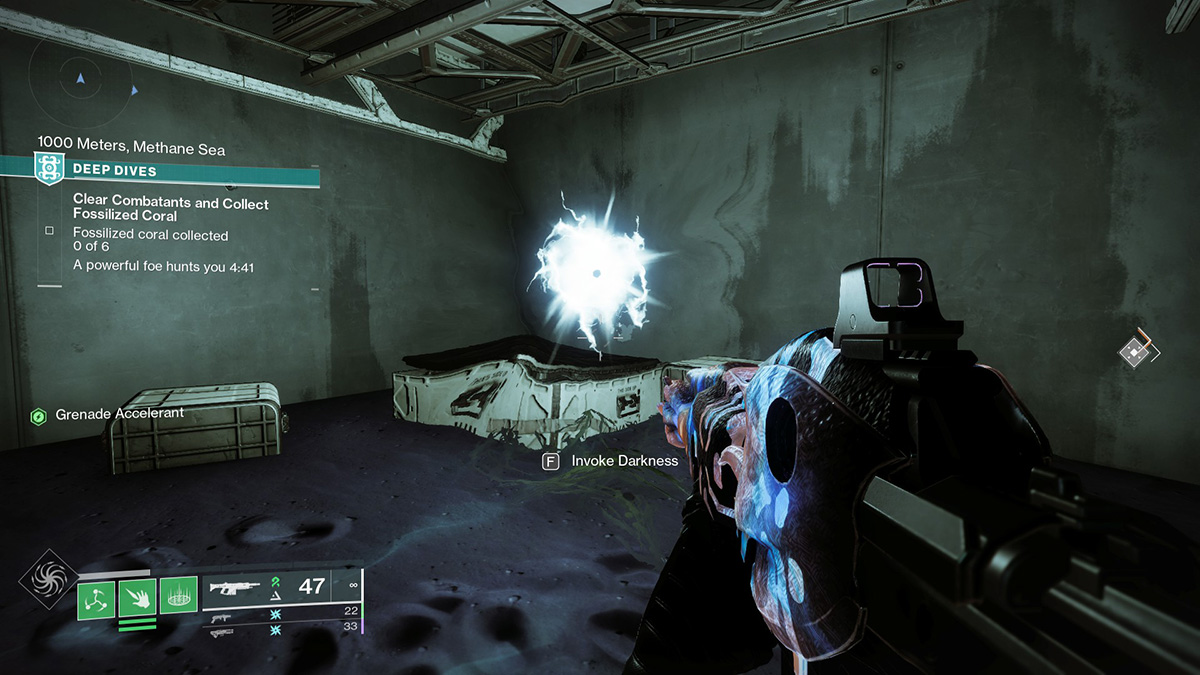
Task: Tick the Fossilized coral objective checkbox
Action: coord(49,231)
